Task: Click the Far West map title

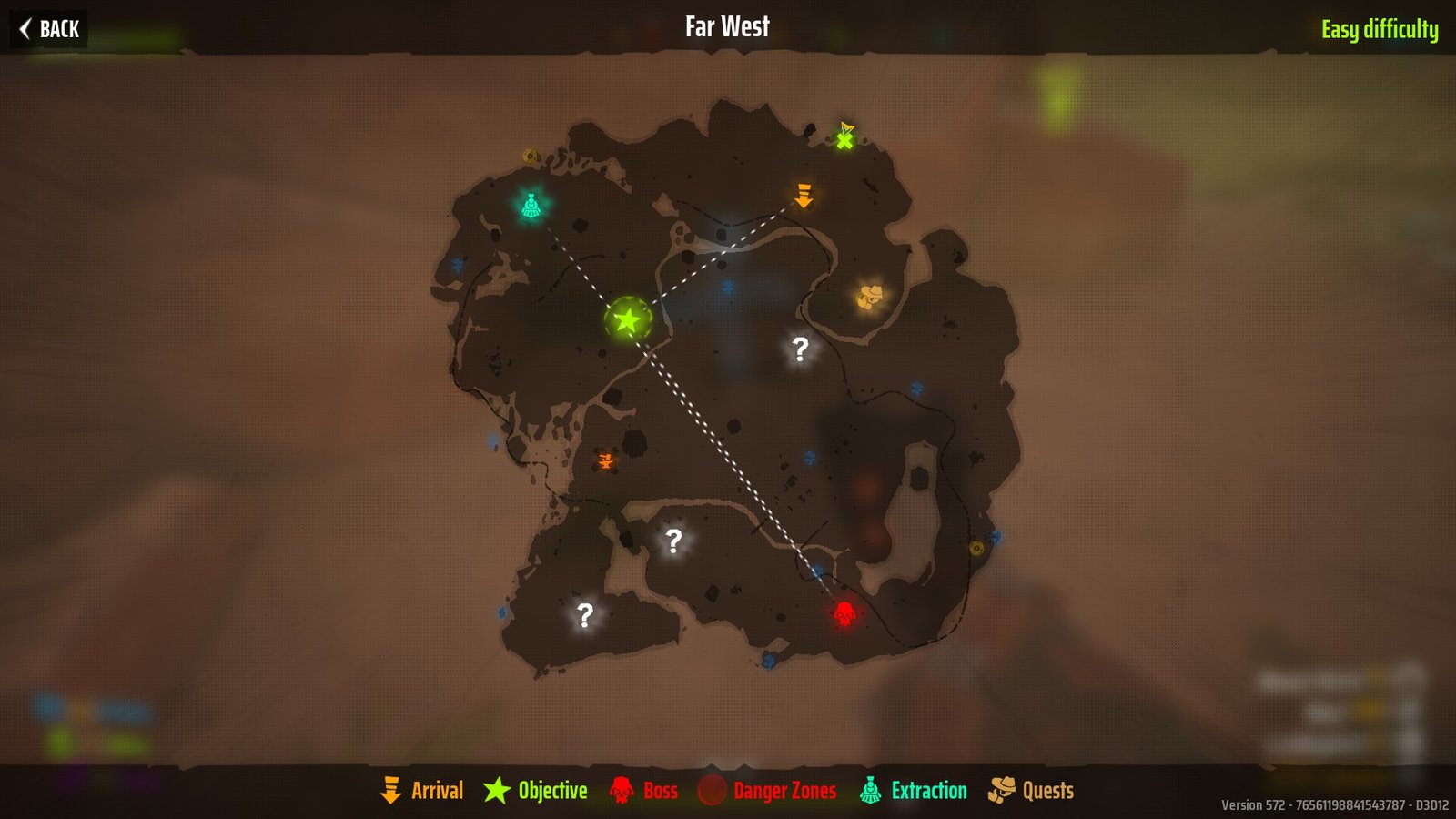Action: coord(725,26)
